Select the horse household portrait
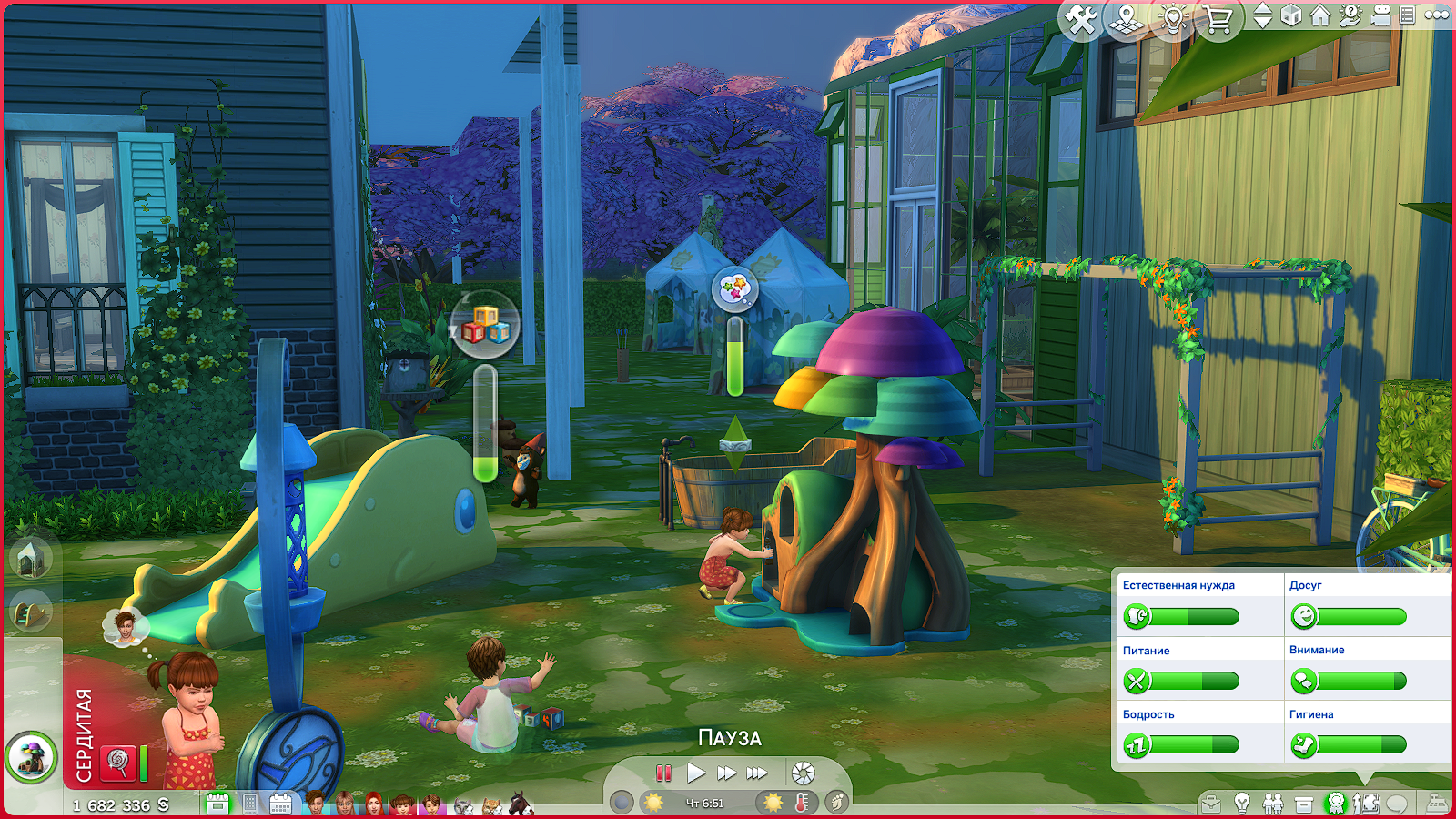This screenshot has width=1456, height=819. tap(520, 804)
